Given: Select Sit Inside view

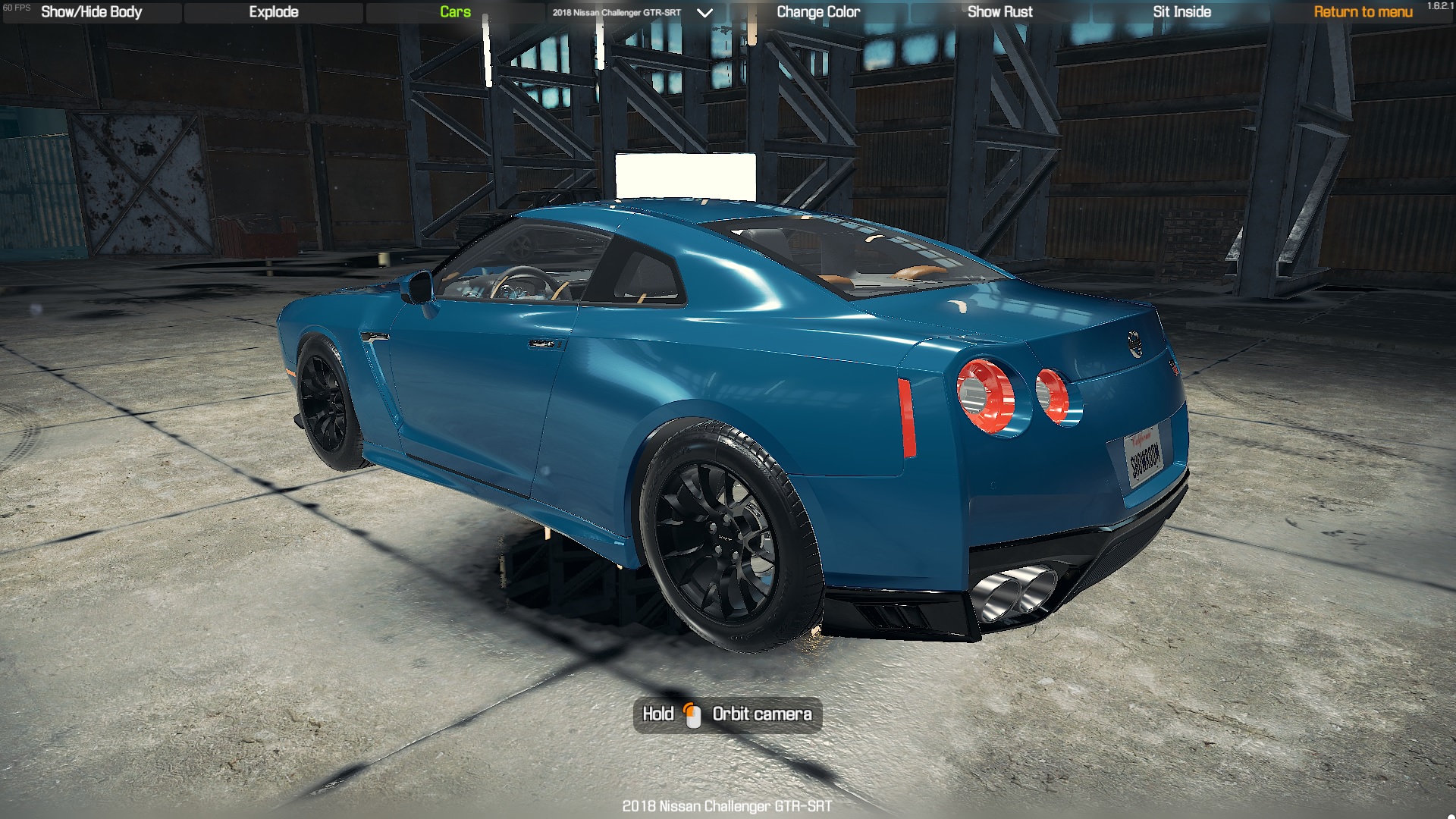Looking at the screenshot, I should (x=1181, y=12).
